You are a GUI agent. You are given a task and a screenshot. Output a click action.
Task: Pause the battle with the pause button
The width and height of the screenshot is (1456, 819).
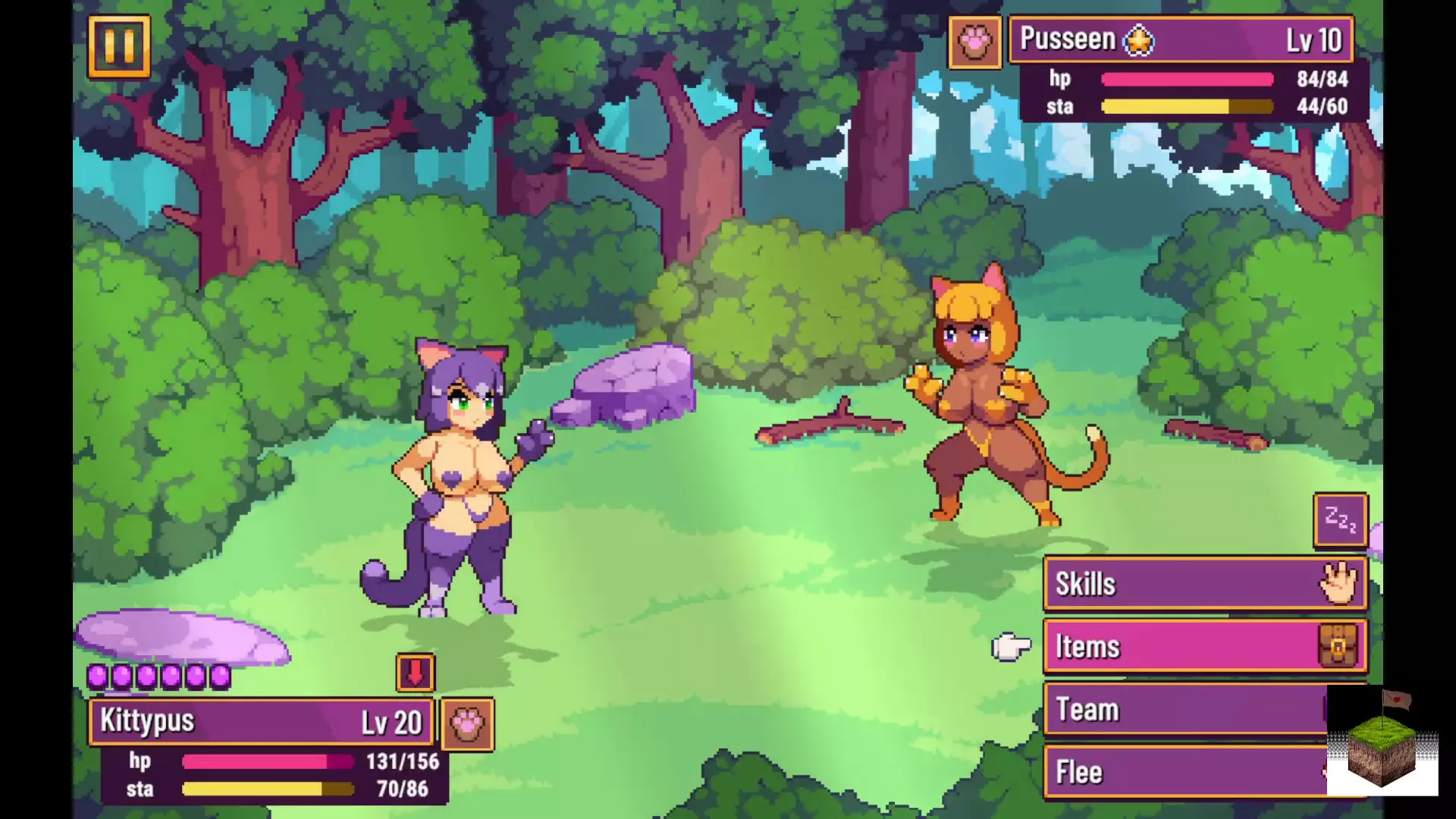click(119, 47)
